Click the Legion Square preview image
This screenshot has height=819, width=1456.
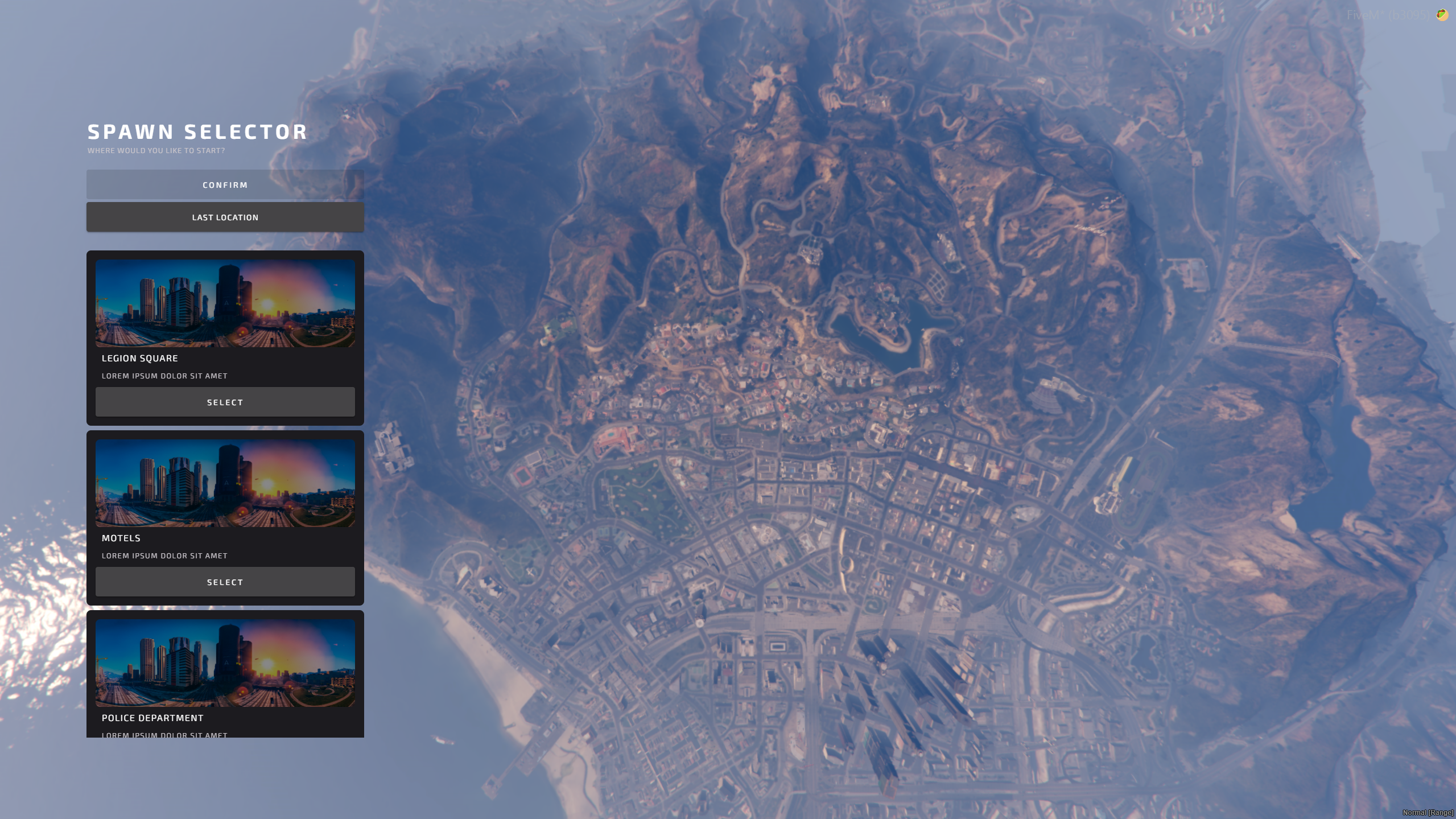click(x=225, y=303)
